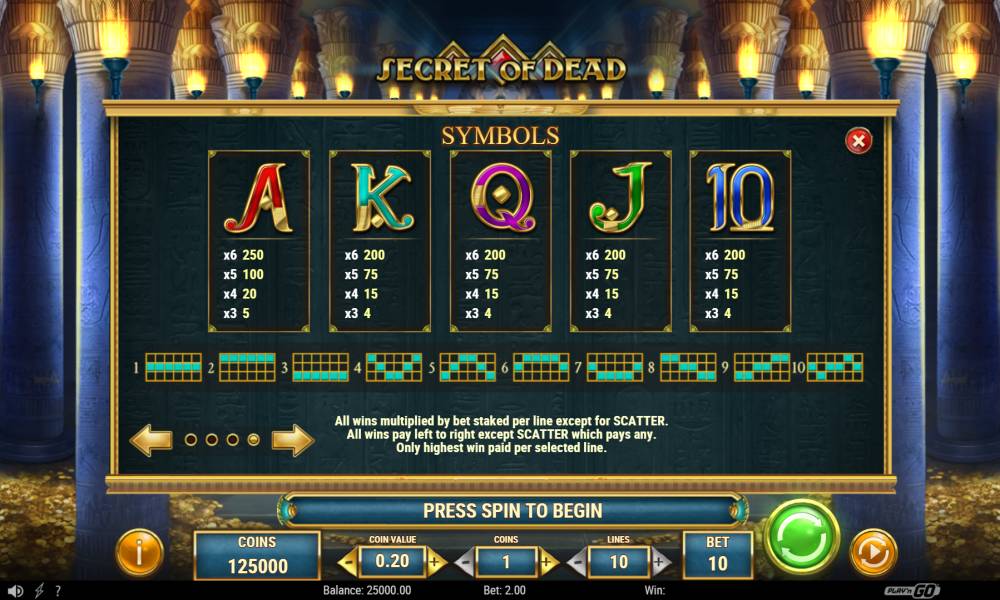Increase the number of coins

(547, 563)
